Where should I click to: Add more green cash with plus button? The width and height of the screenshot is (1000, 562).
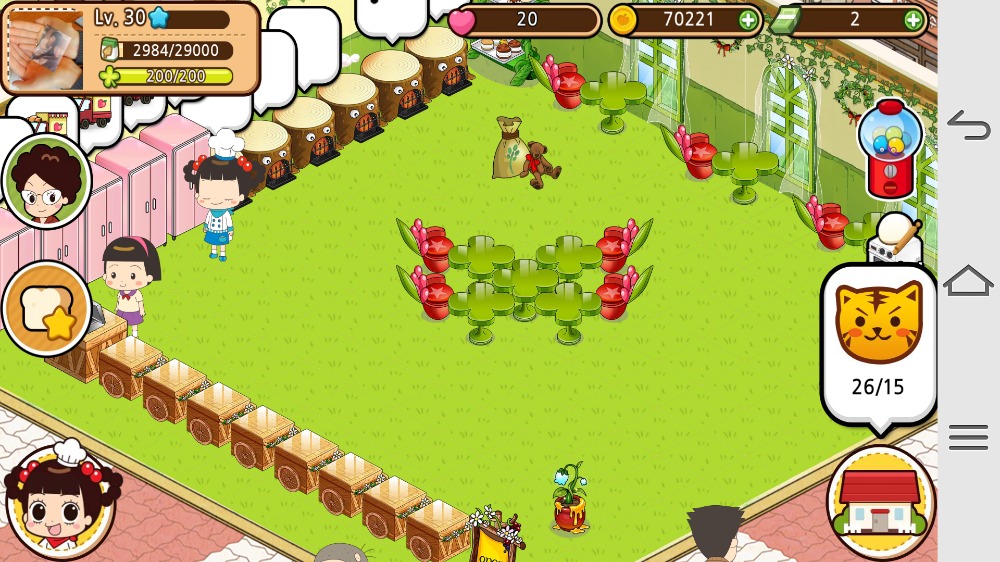point(913,19)
